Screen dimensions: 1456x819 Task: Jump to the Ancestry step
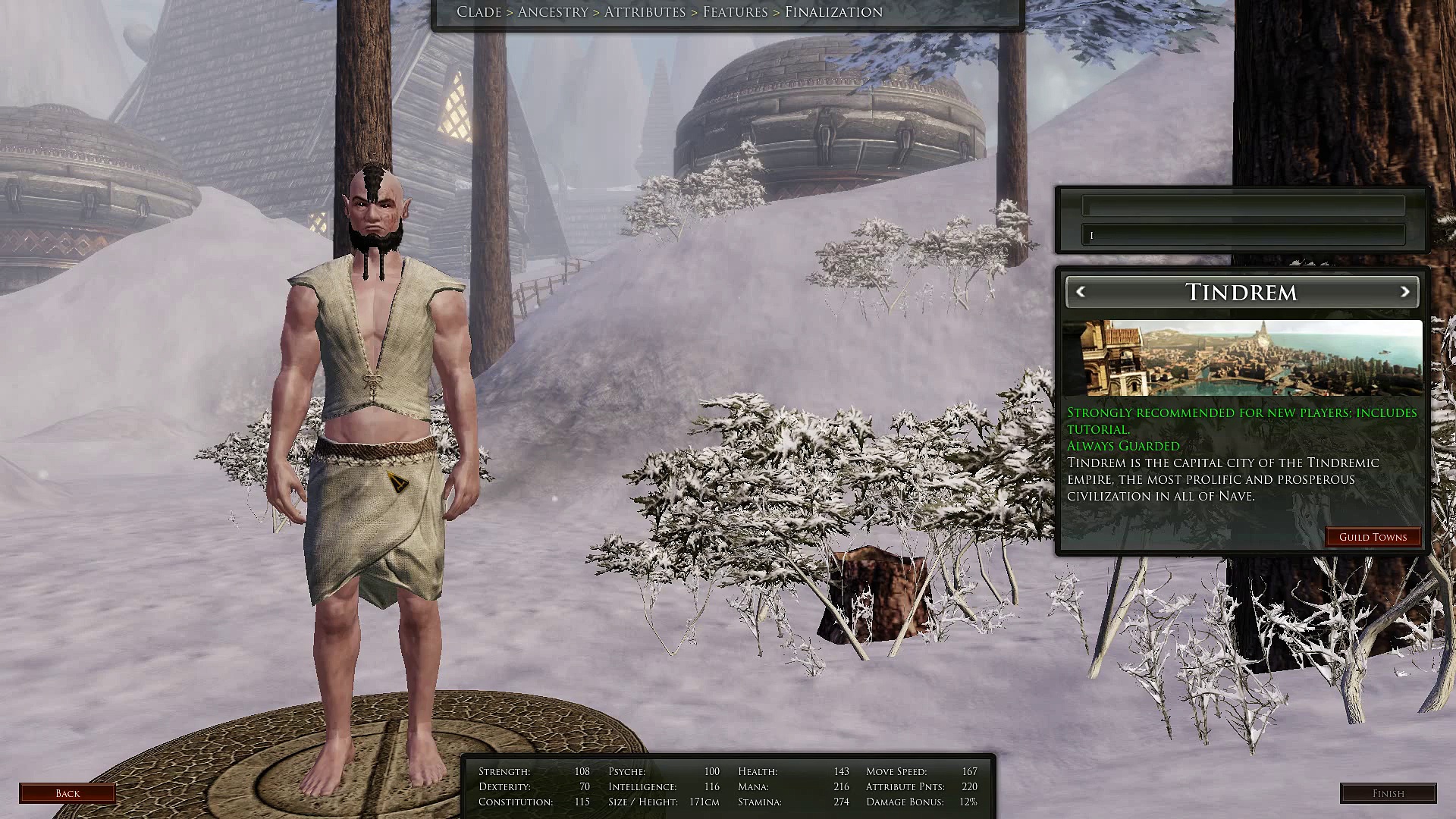553,12
